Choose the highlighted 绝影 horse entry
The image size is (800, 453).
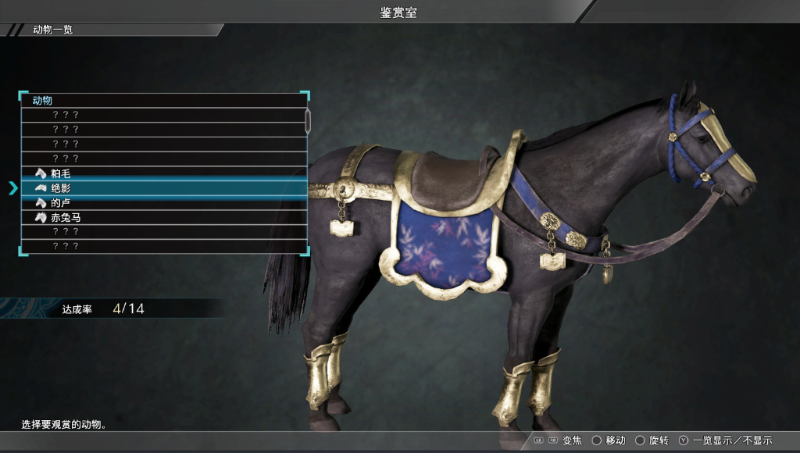coord(62,188)
